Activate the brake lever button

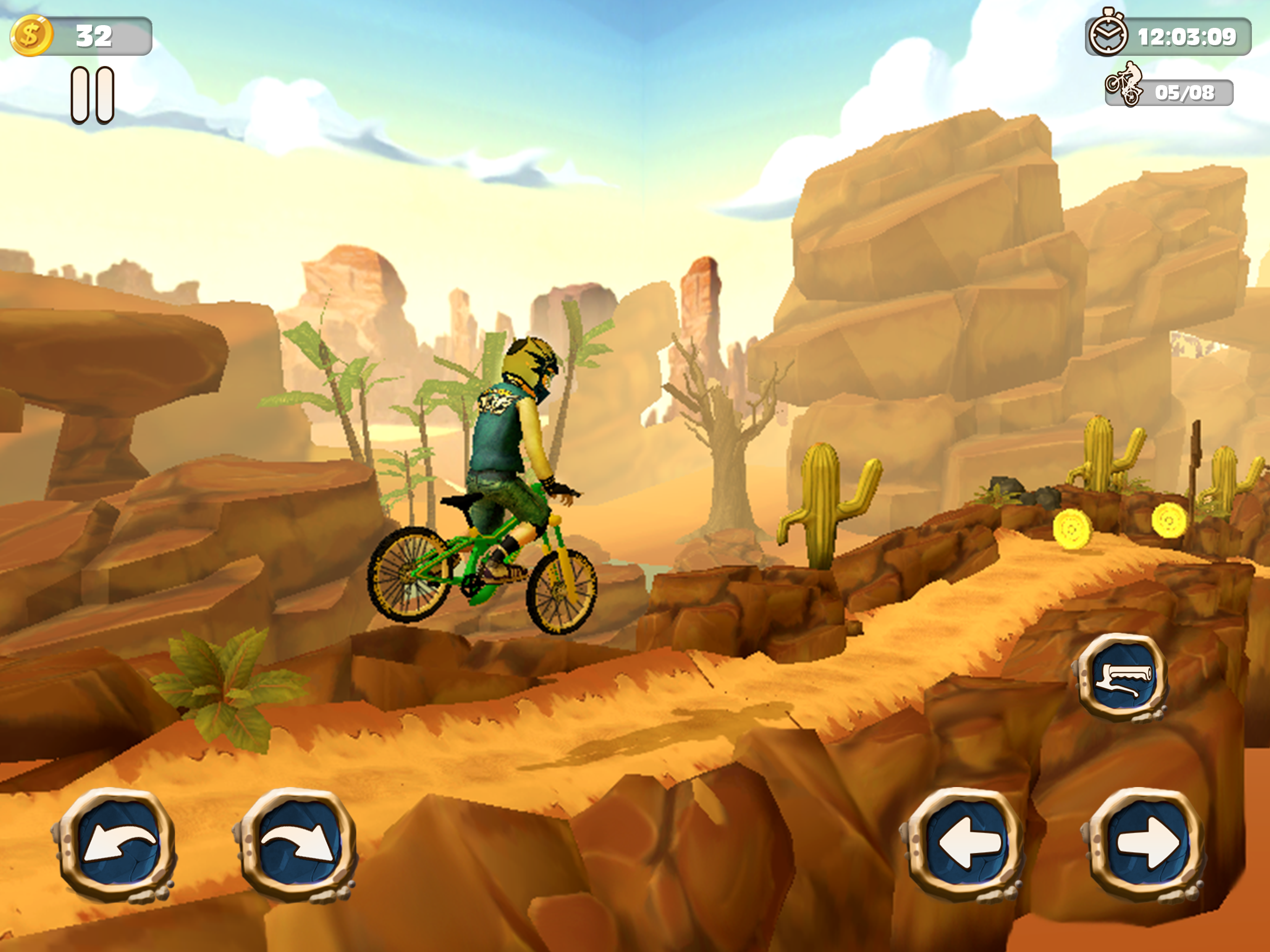pos(1123,677)
